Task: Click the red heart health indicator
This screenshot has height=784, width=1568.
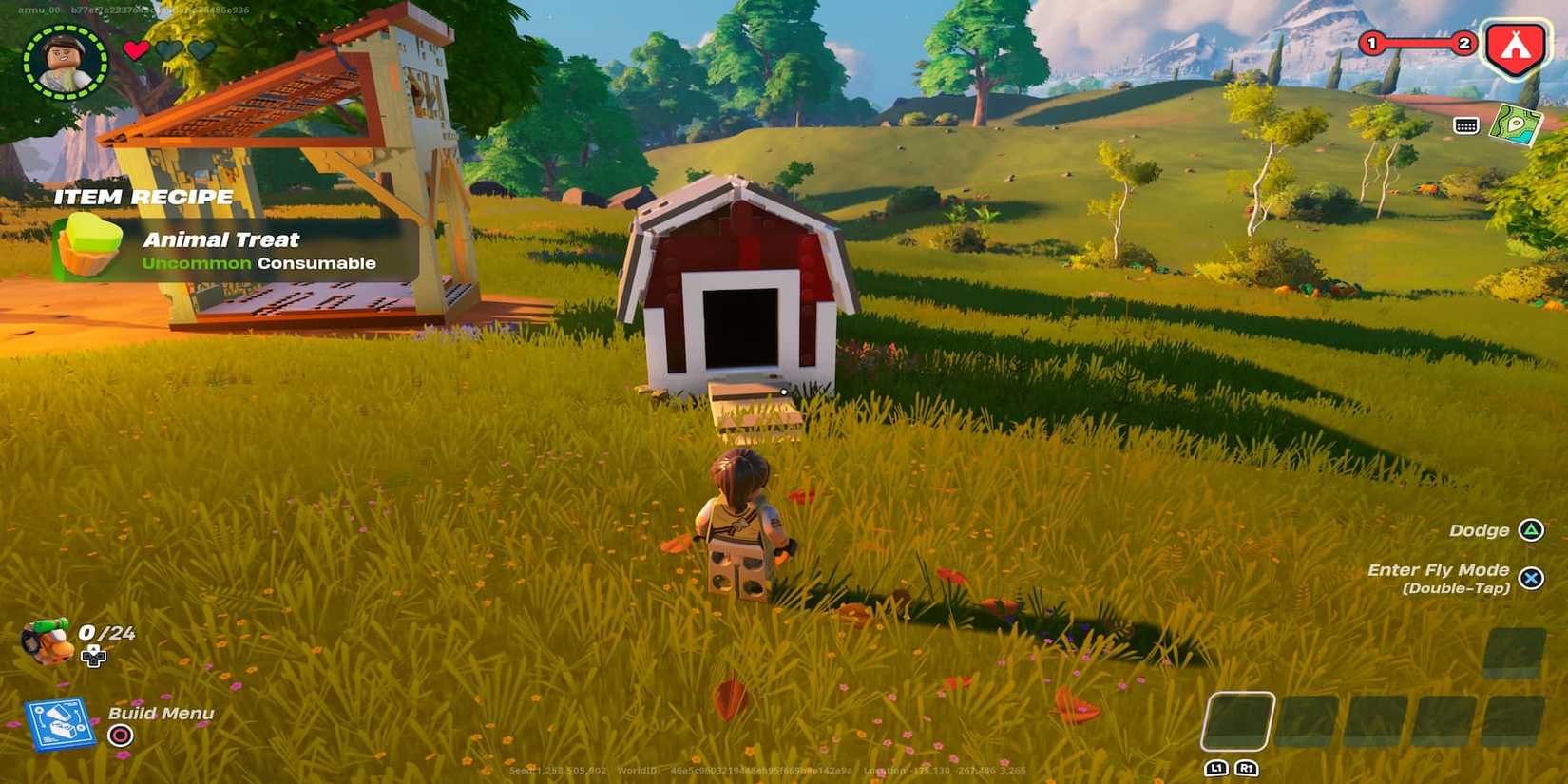Action: 136,49
